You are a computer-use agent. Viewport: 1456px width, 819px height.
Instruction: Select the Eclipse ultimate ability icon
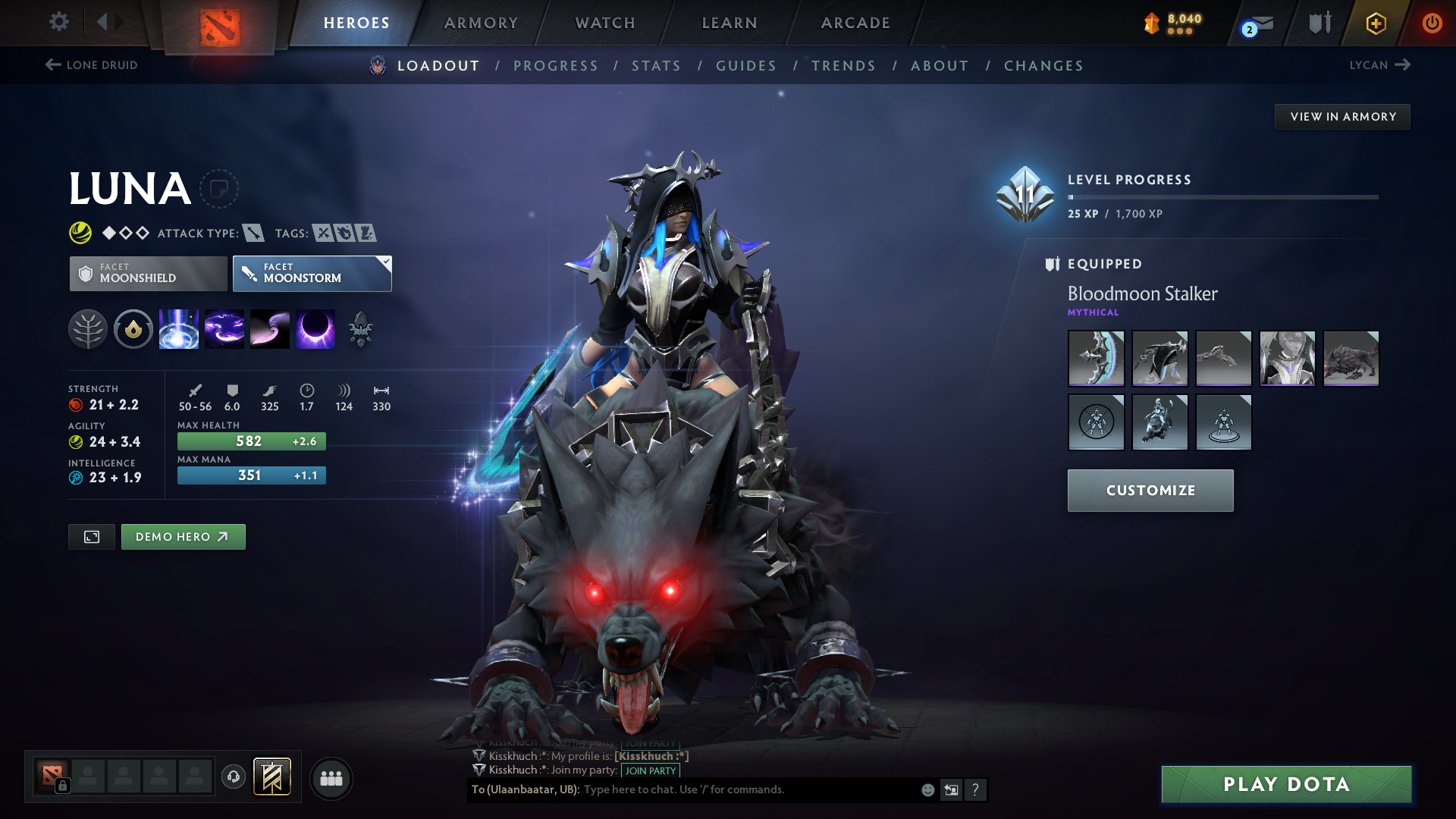315,328
